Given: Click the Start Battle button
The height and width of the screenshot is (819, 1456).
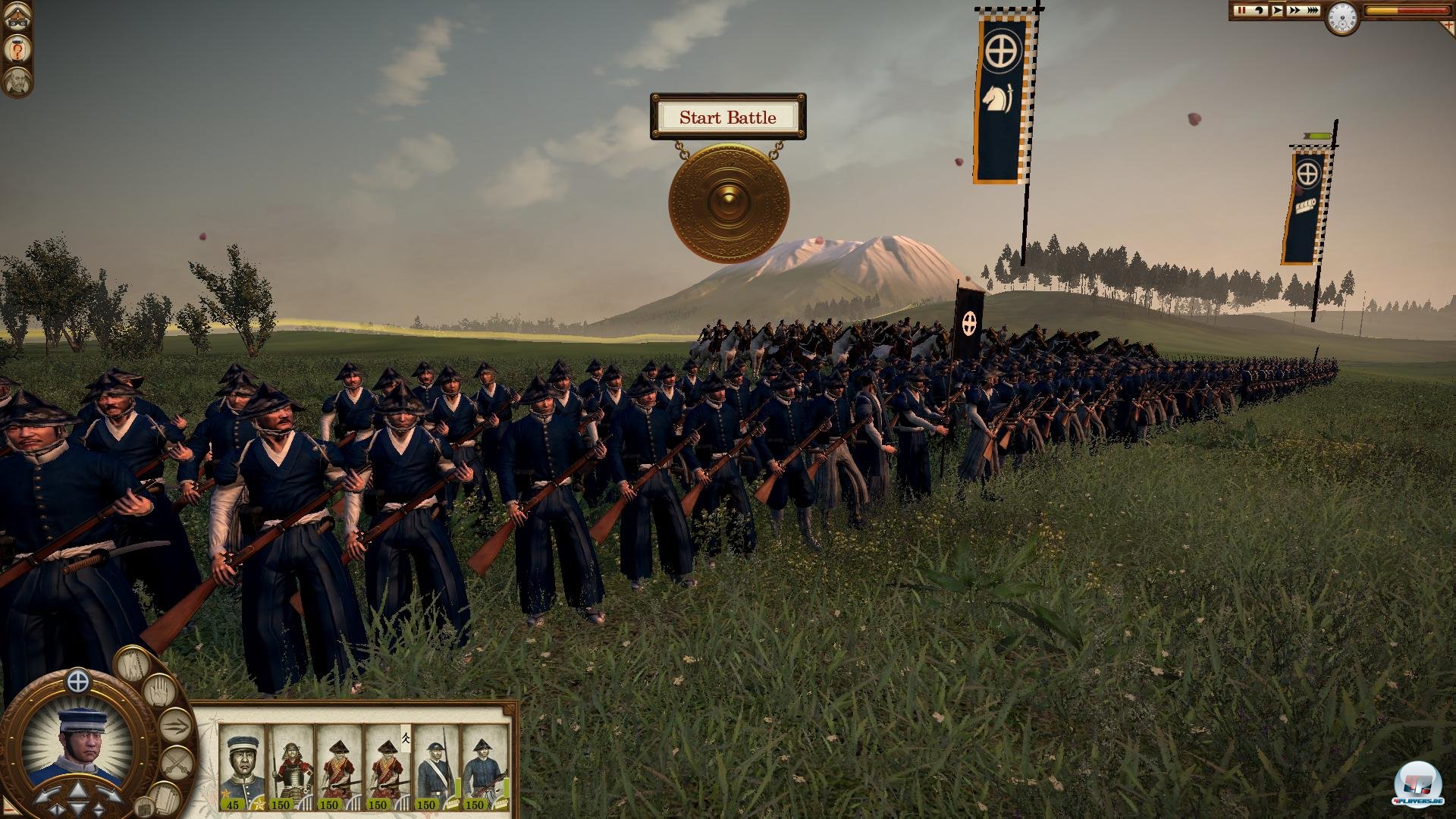Looking at the screenshot, I should coord(727,118).
